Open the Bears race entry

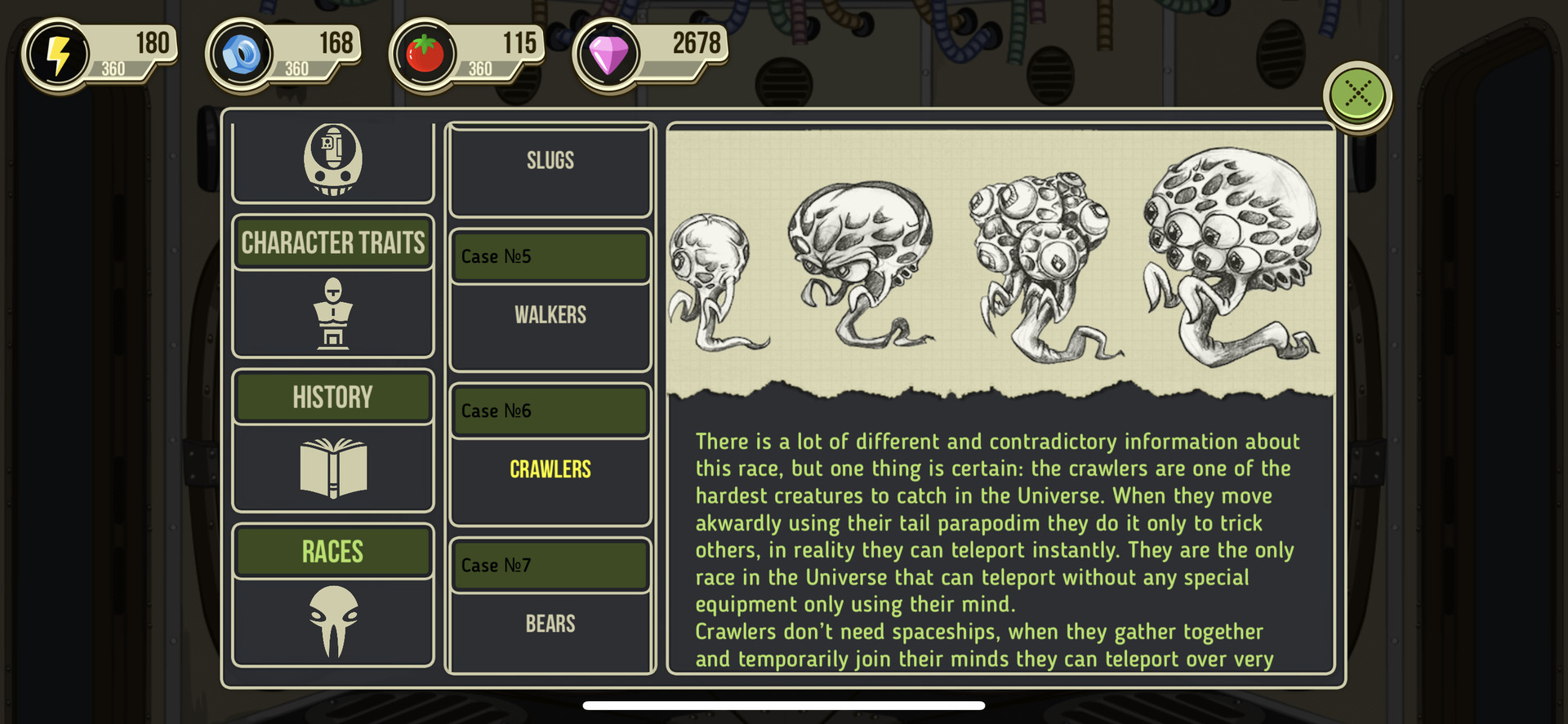550,624
